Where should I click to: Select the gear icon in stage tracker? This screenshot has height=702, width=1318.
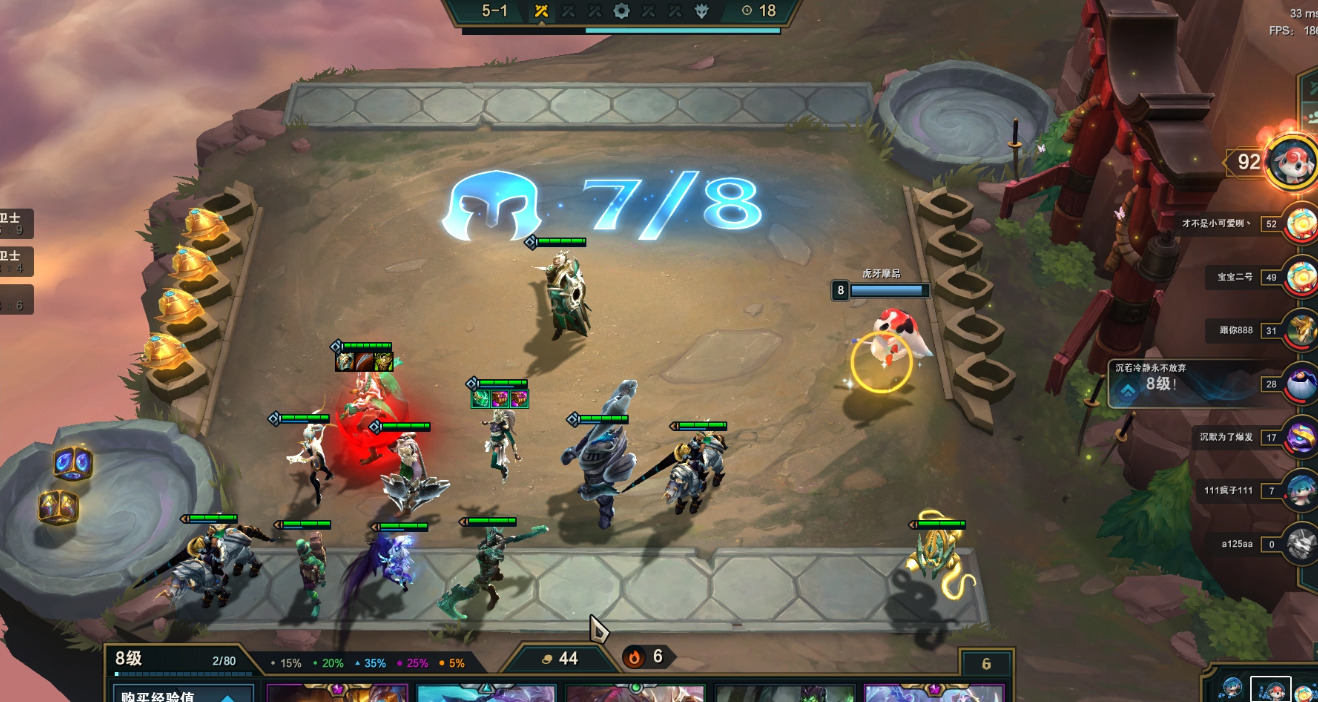pyautogui.click(x=621, y=11)
